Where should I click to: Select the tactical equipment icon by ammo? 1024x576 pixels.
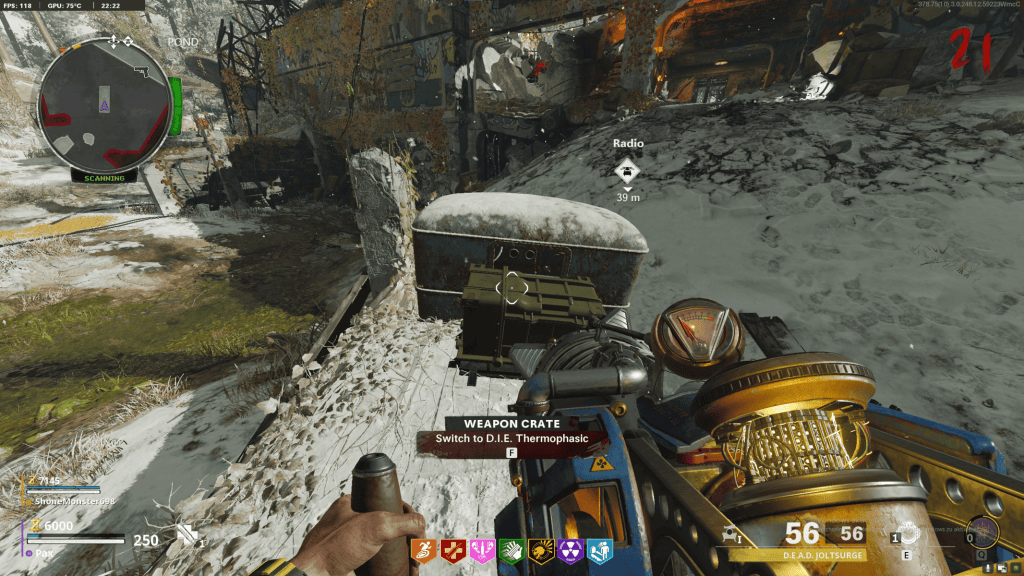coord(908,534)
